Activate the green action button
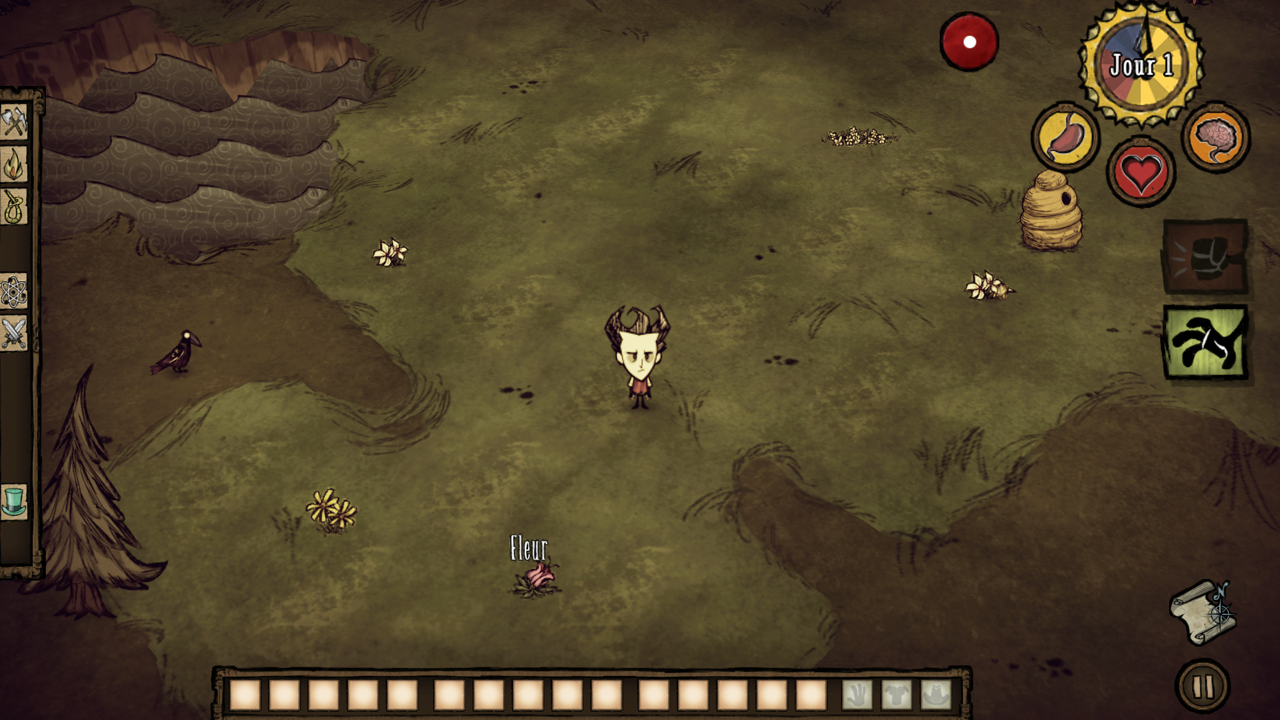Screen dimensions: 1280x720 (1205, 342)
